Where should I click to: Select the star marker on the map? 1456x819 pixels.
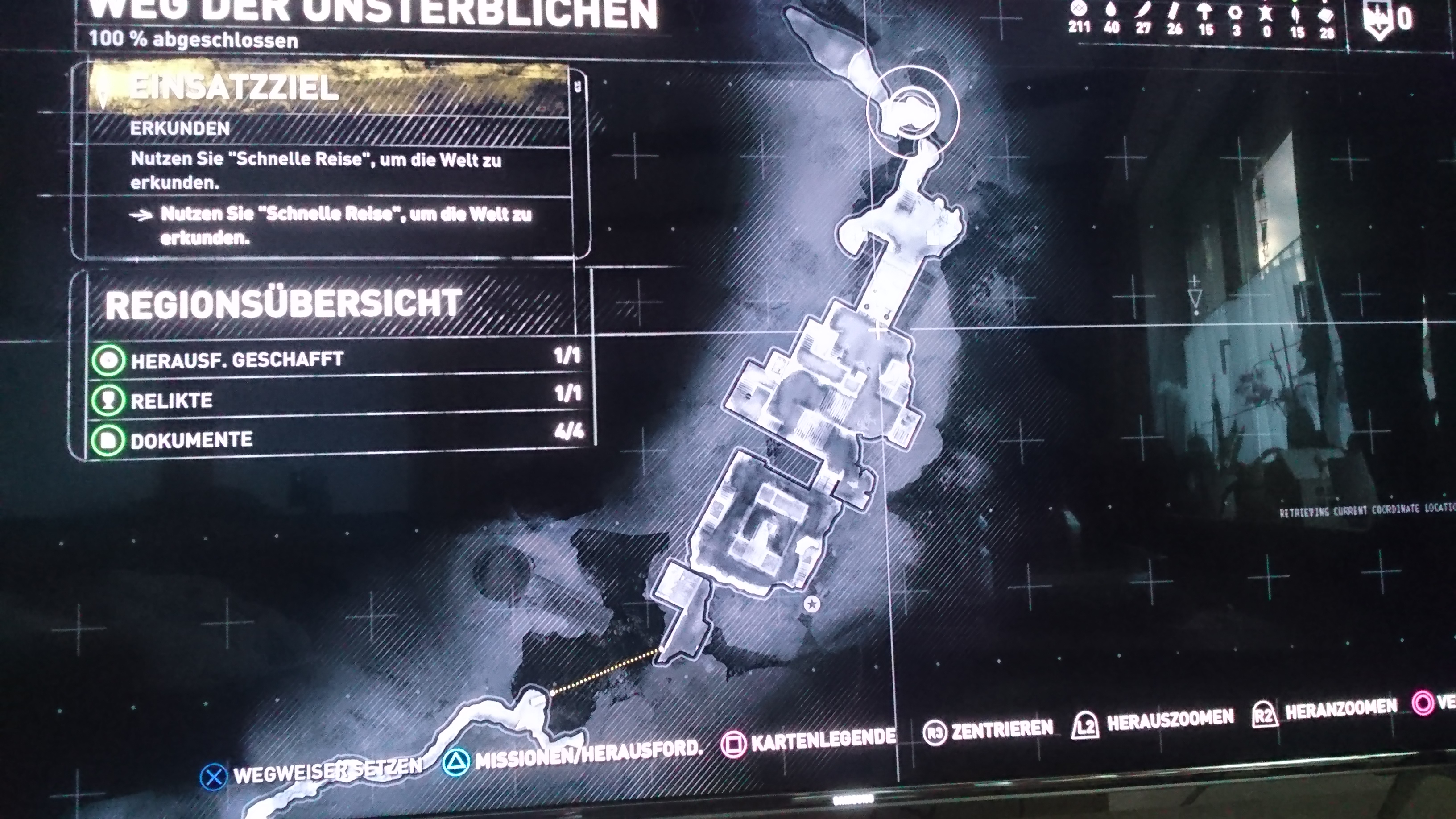point(812,604)
